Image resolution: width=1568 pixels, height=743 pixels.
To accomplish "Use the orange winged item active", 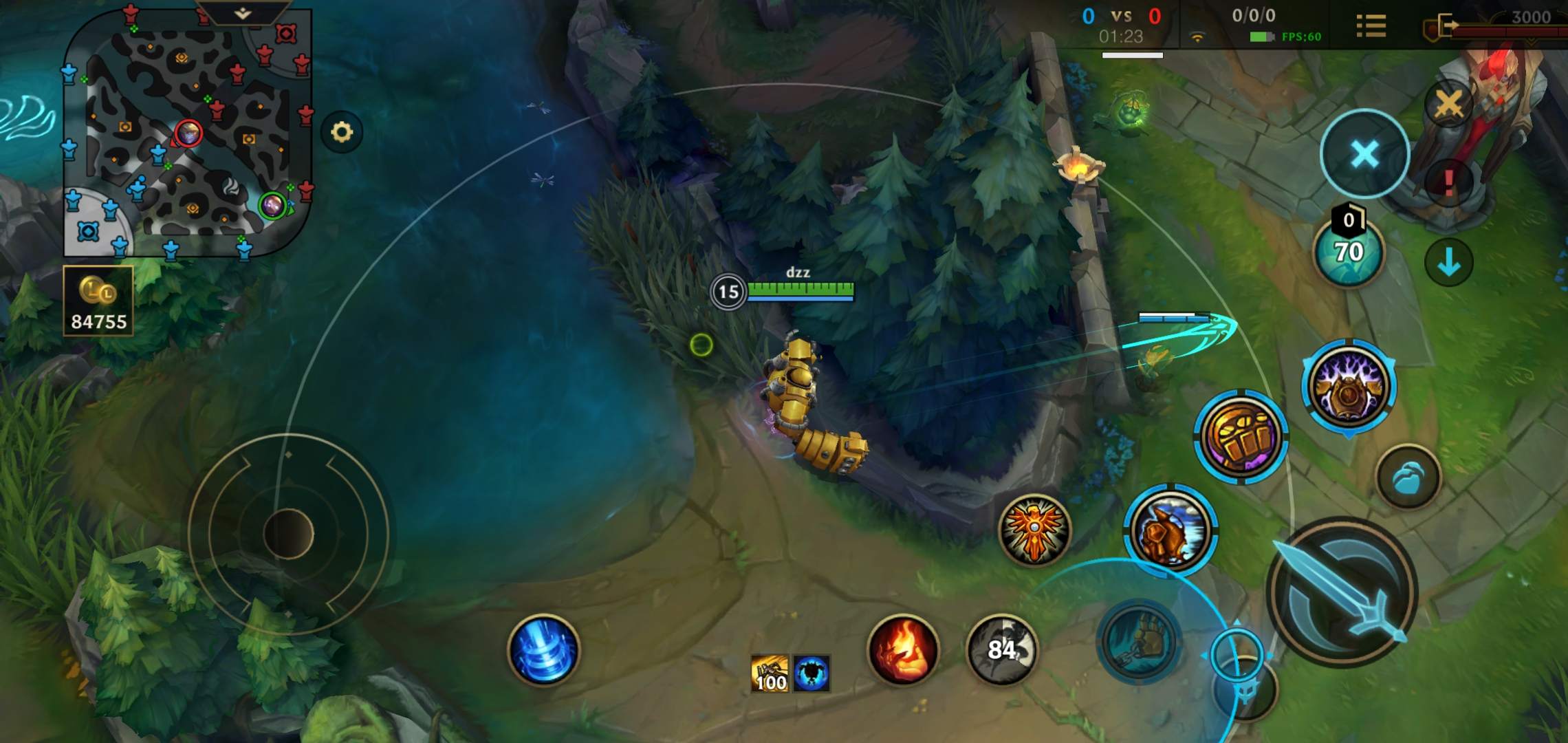I will pos(1034,530).
